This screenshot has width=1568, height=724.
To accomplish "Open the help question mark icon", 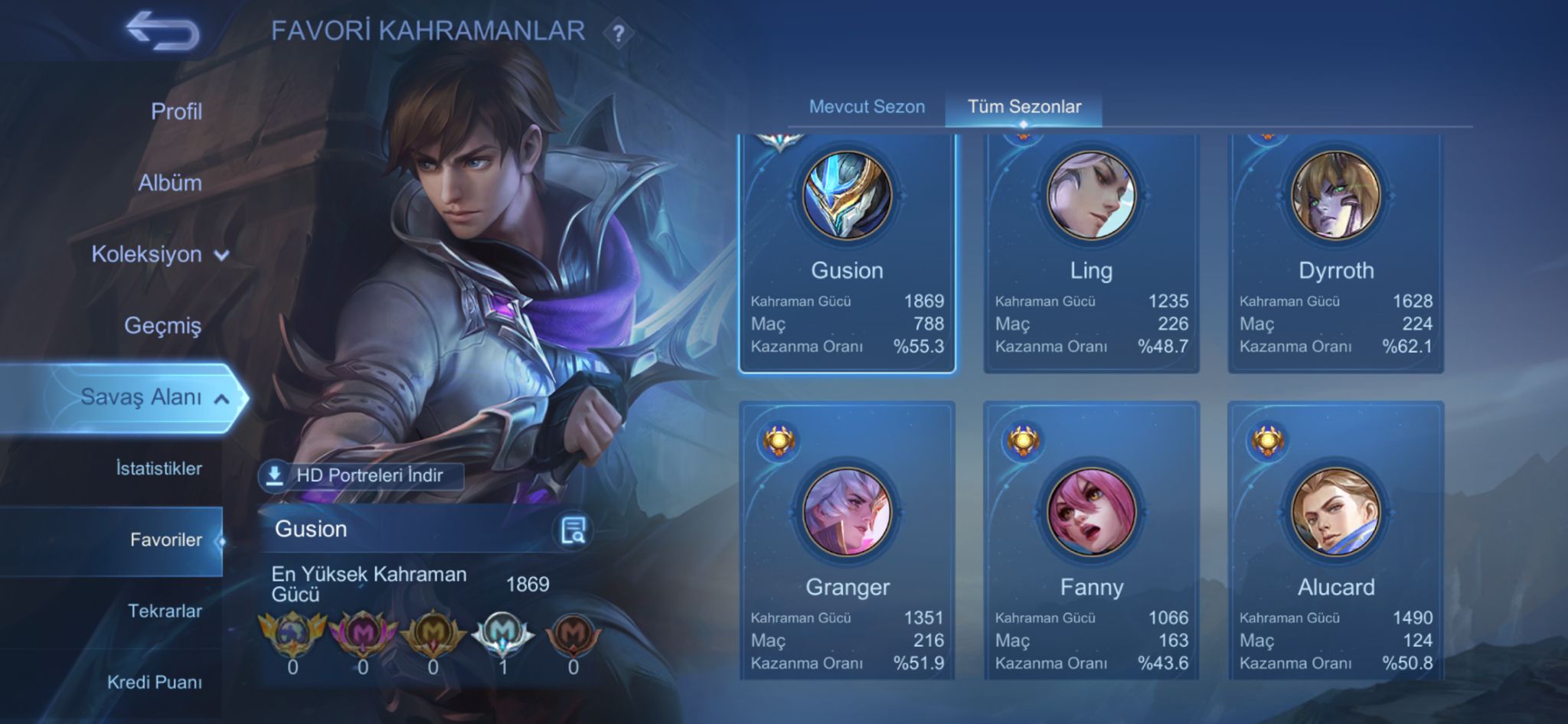I will 618,33.
